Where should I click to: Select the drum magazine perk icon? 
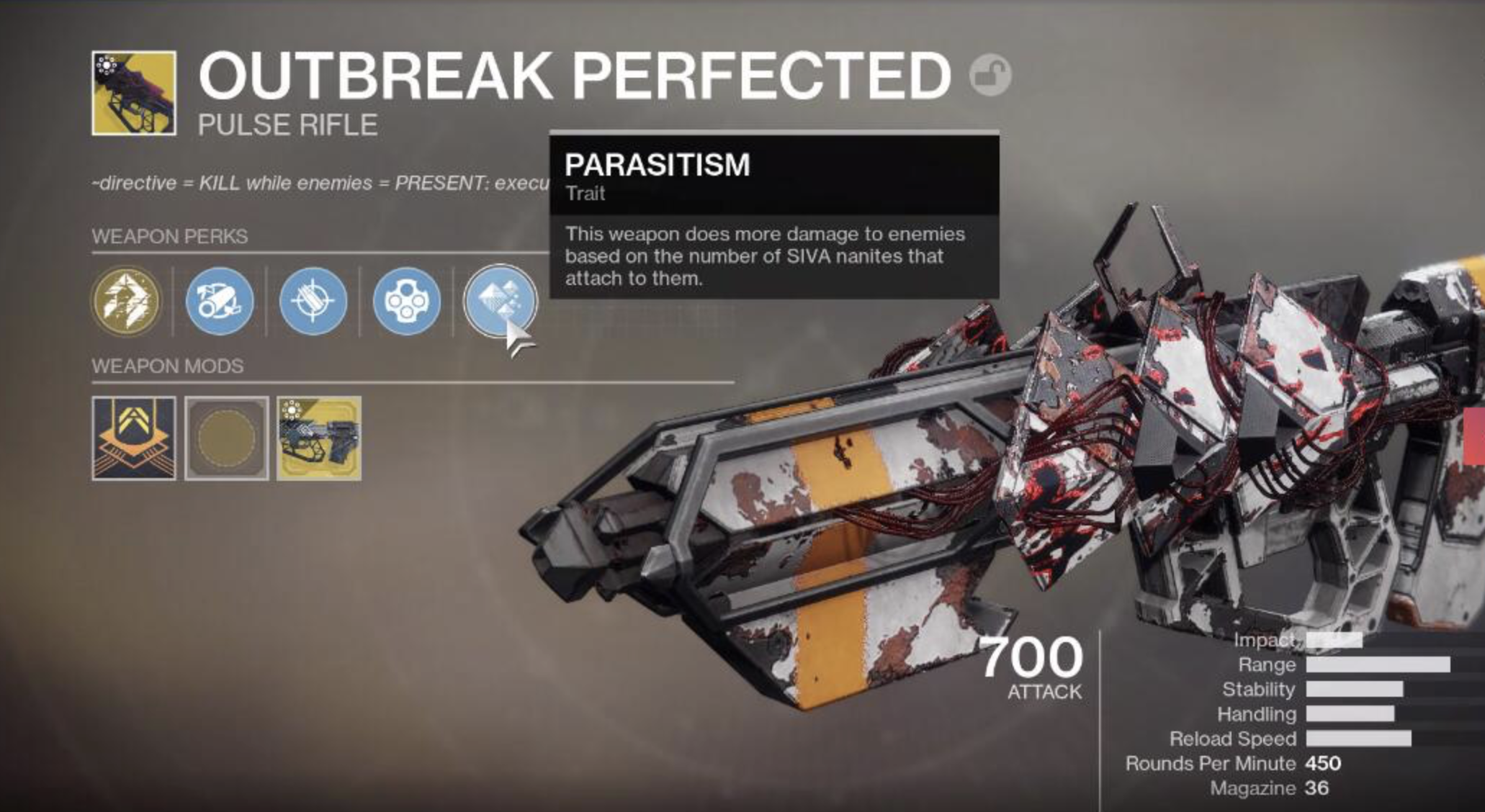click(408, 302)
